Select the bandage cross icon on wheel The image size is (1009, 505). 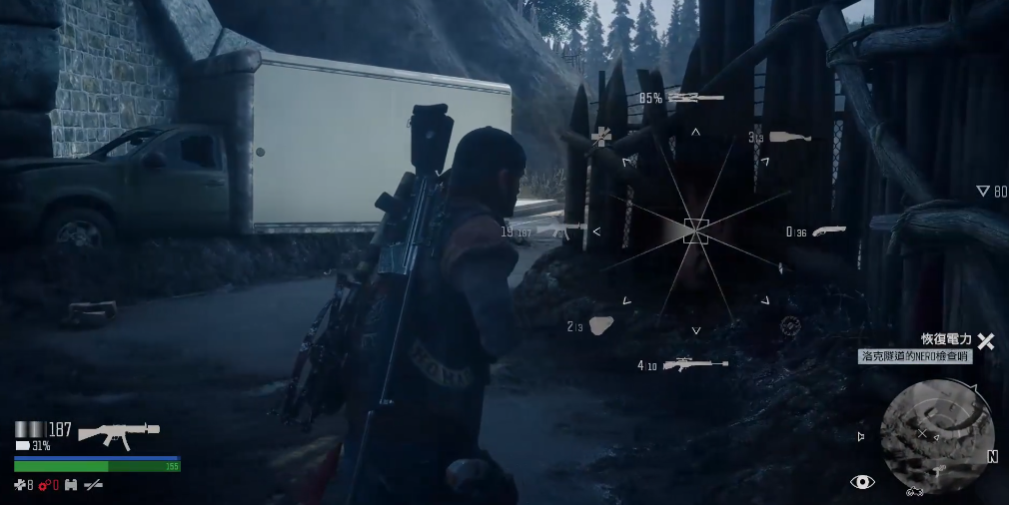pyautogui.click(x=600, y=137)
